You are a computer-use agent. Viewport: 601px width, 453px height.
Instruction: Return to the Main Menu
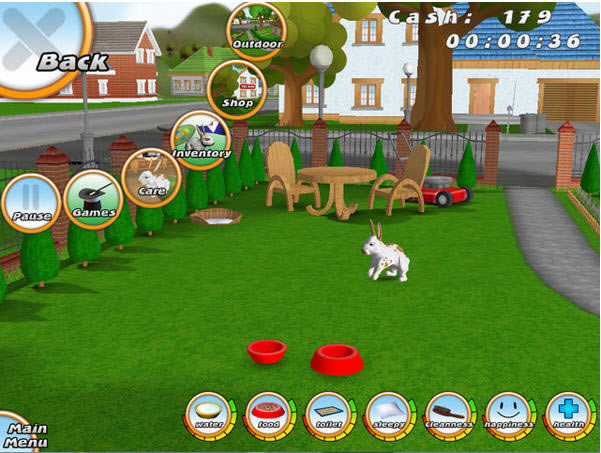pyautogui.click(x=20, y=433)
